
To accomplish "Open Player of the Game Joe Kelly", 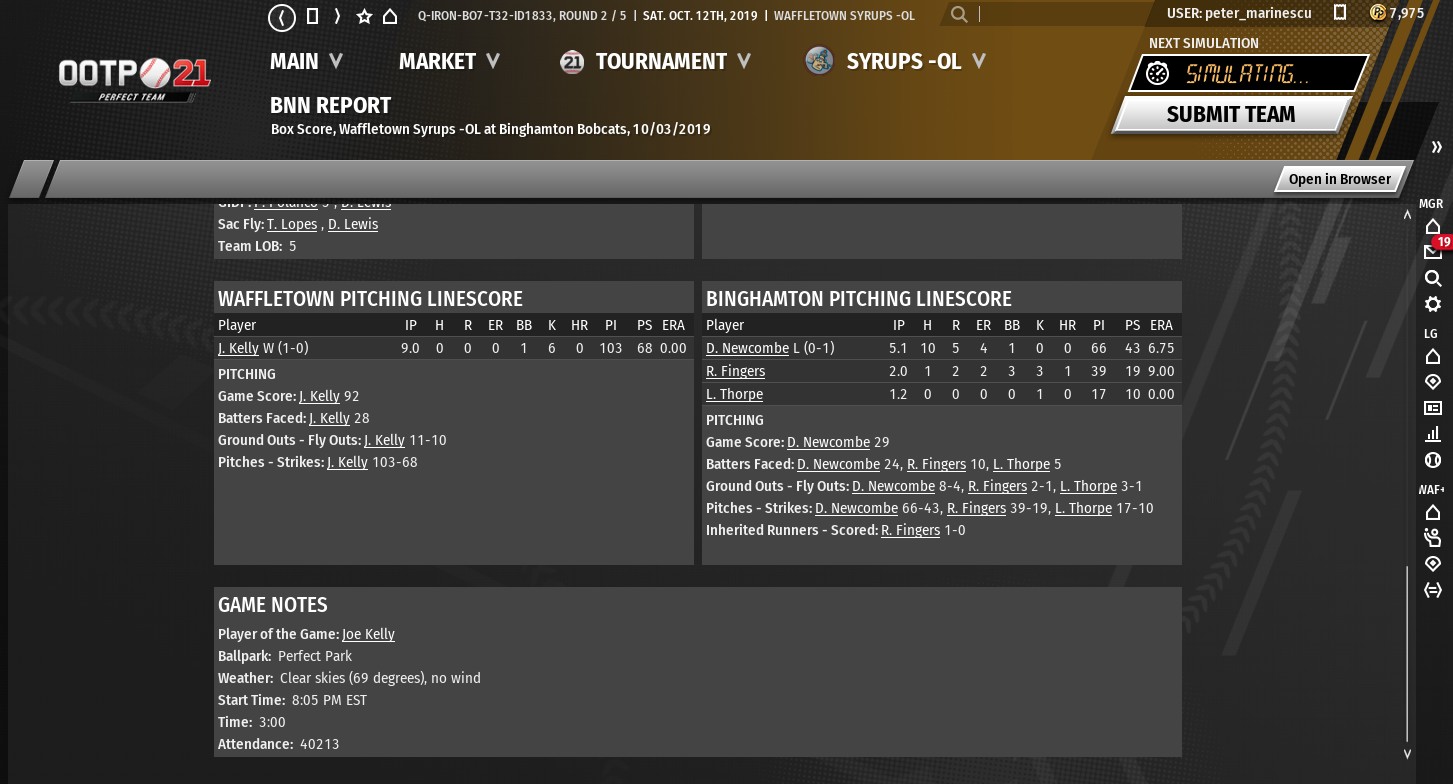I will 368,634.
